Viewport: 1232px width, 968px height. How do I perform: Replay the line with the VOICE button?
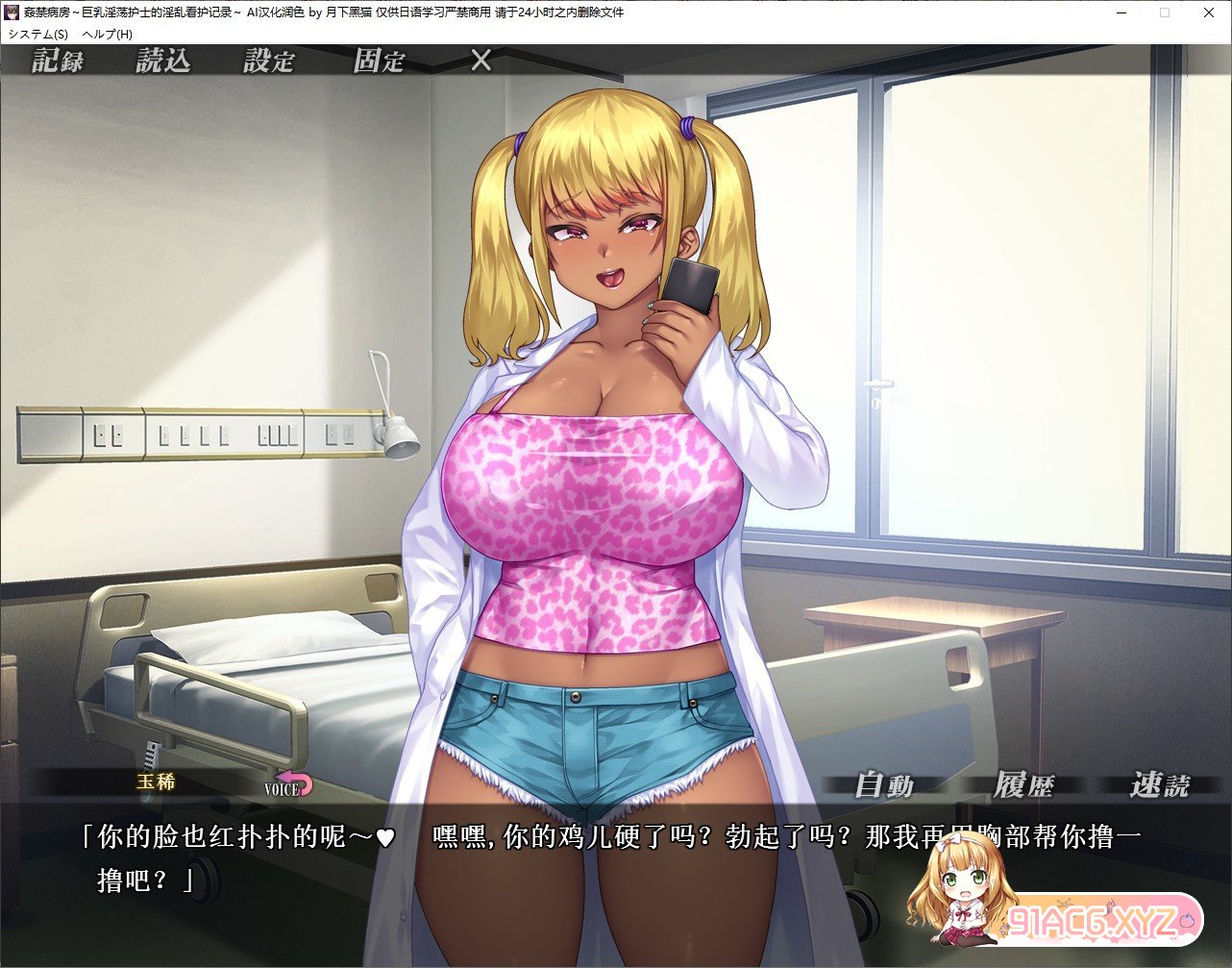pos(289,785)
